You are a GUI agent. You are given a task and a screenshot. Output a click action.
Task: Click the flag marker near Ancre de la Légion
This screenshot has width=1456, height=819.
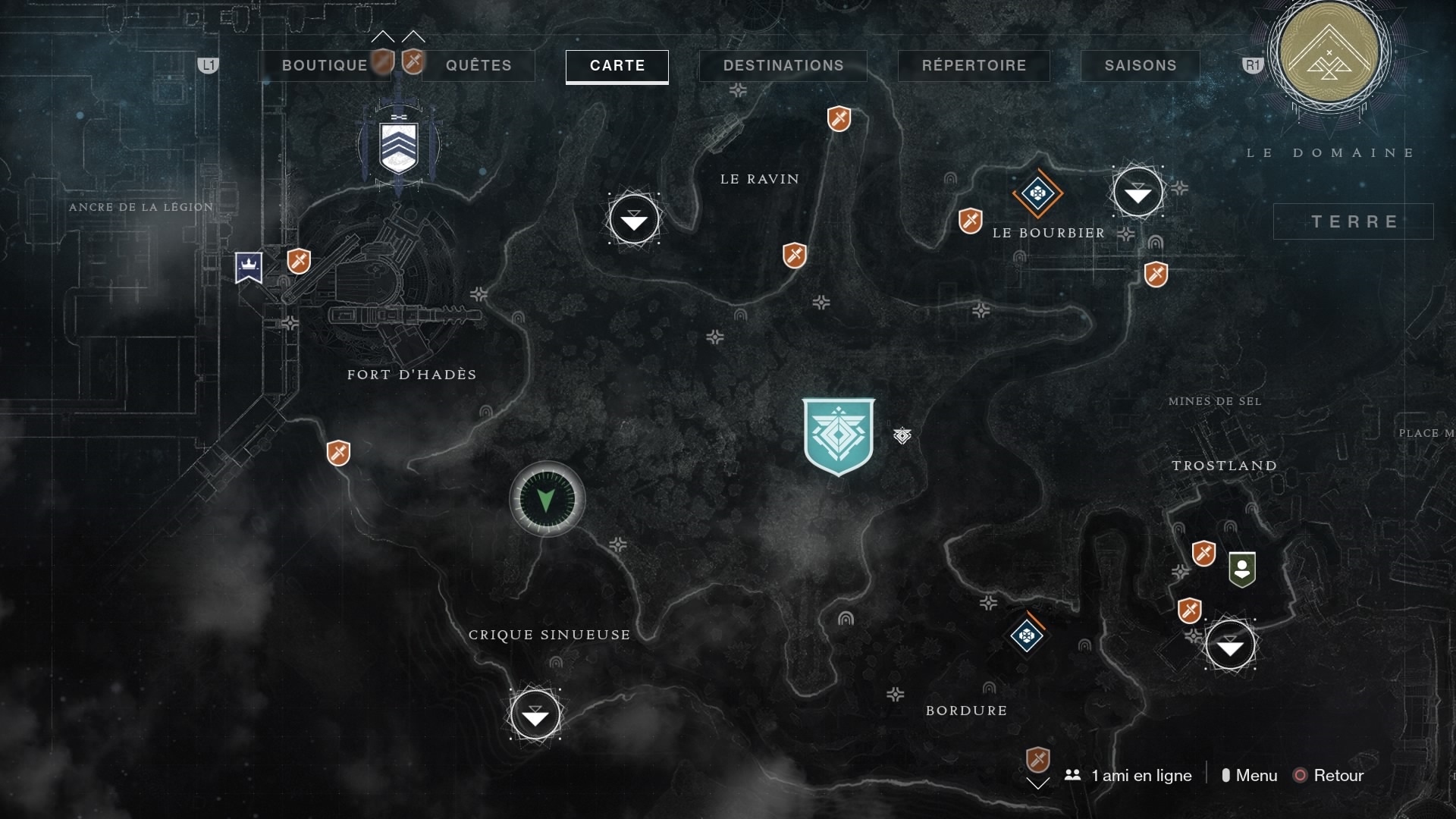(x=247, y=267)
